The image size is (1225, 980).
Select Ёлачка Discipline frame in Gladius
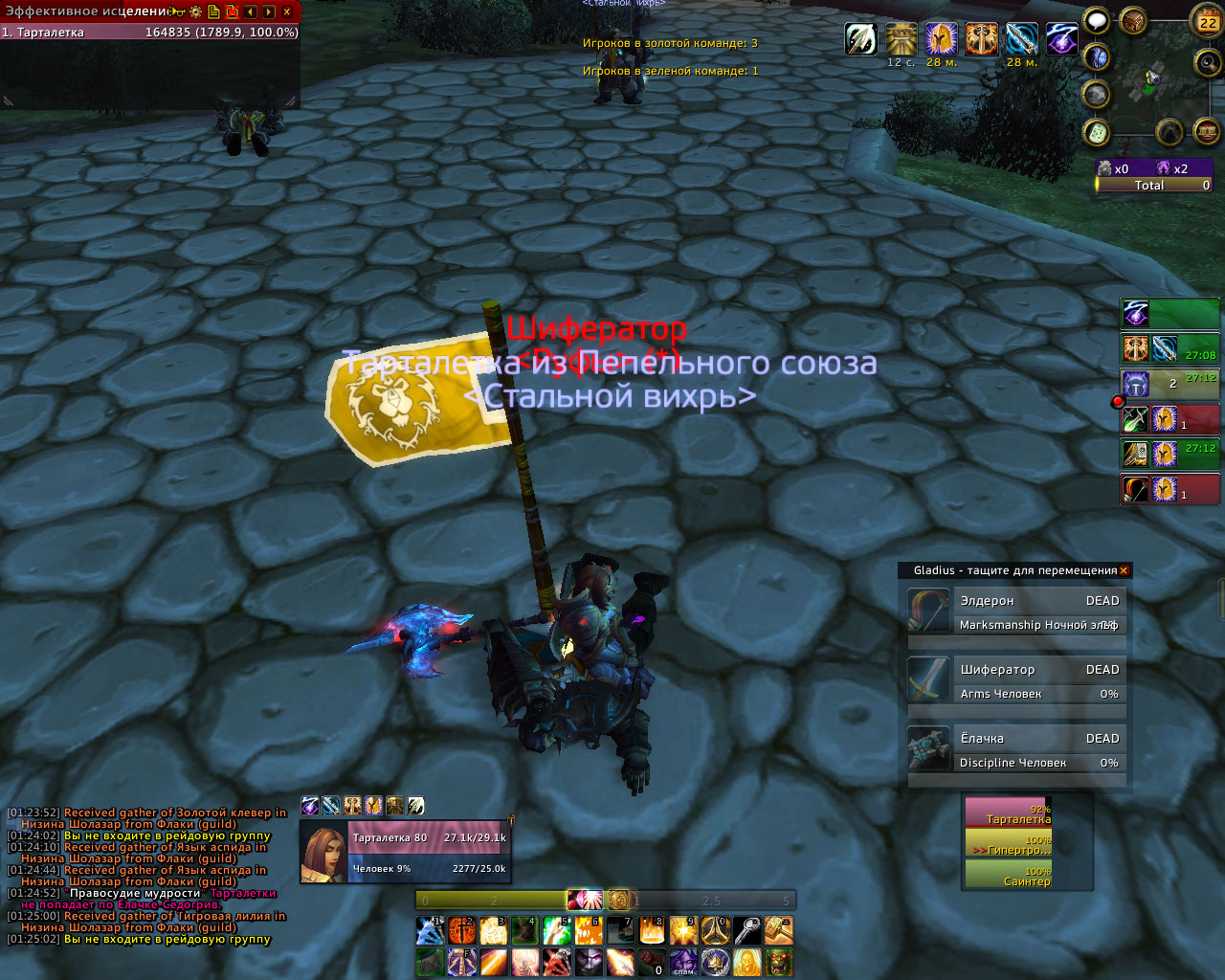click(x=1015, y=749)
